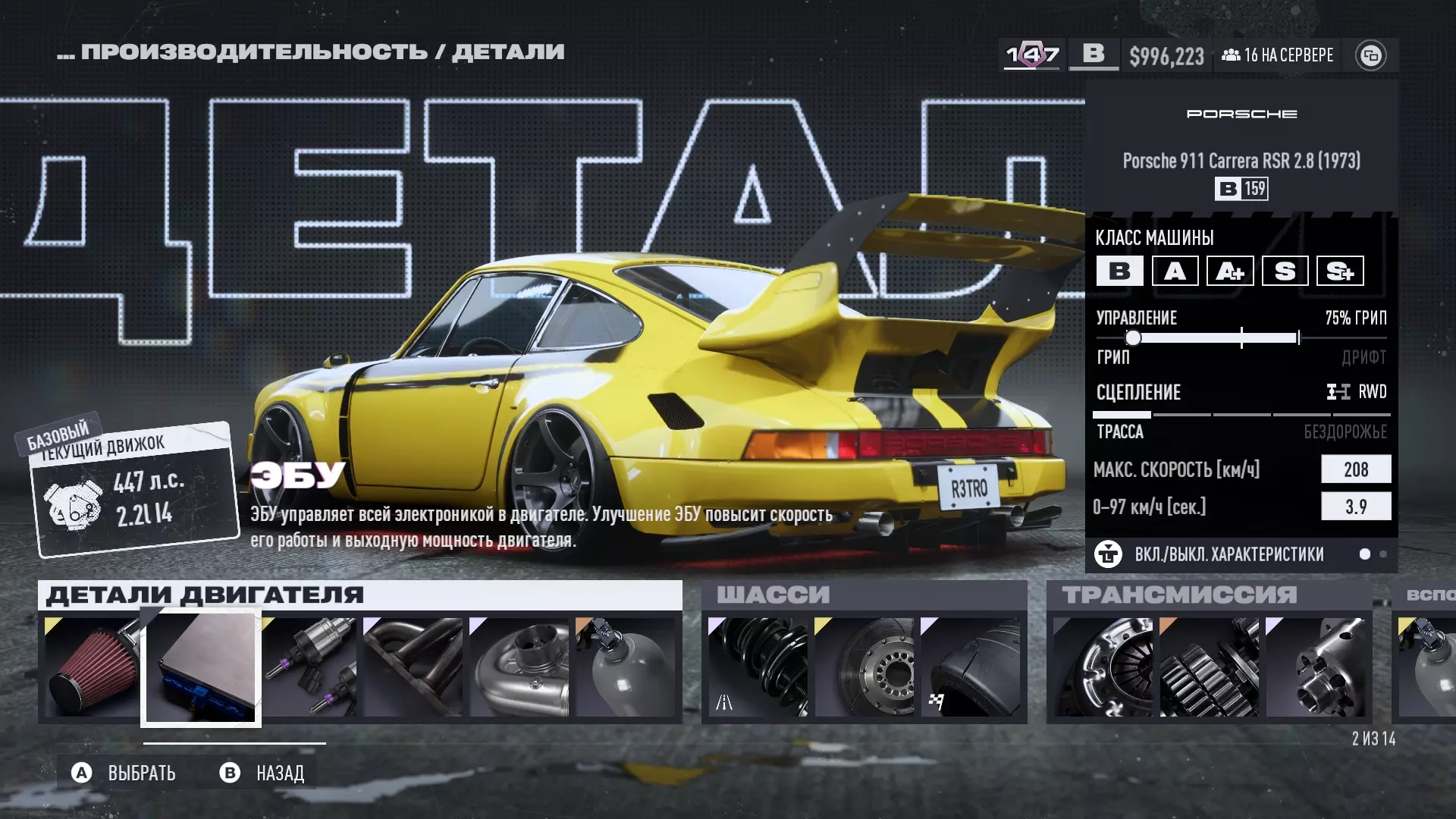Choose the clutch transmission part
Image resolution: width=1456 pixels, height=819 pixels.
[x=1103, y=667]
